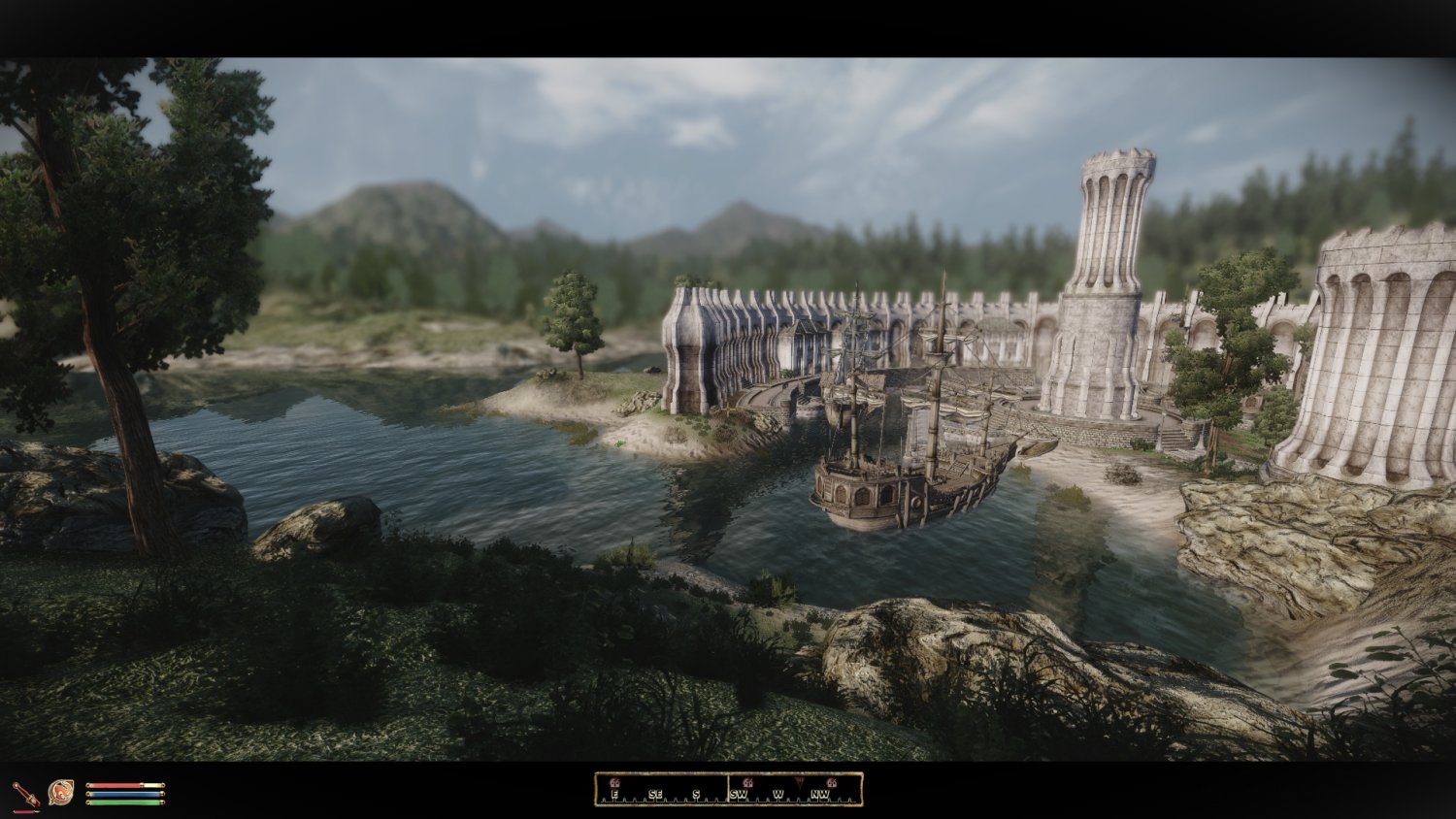This screenshot has width=1456, height=819.
Task: Select the active fire spell icon
Action: [60, 793]
